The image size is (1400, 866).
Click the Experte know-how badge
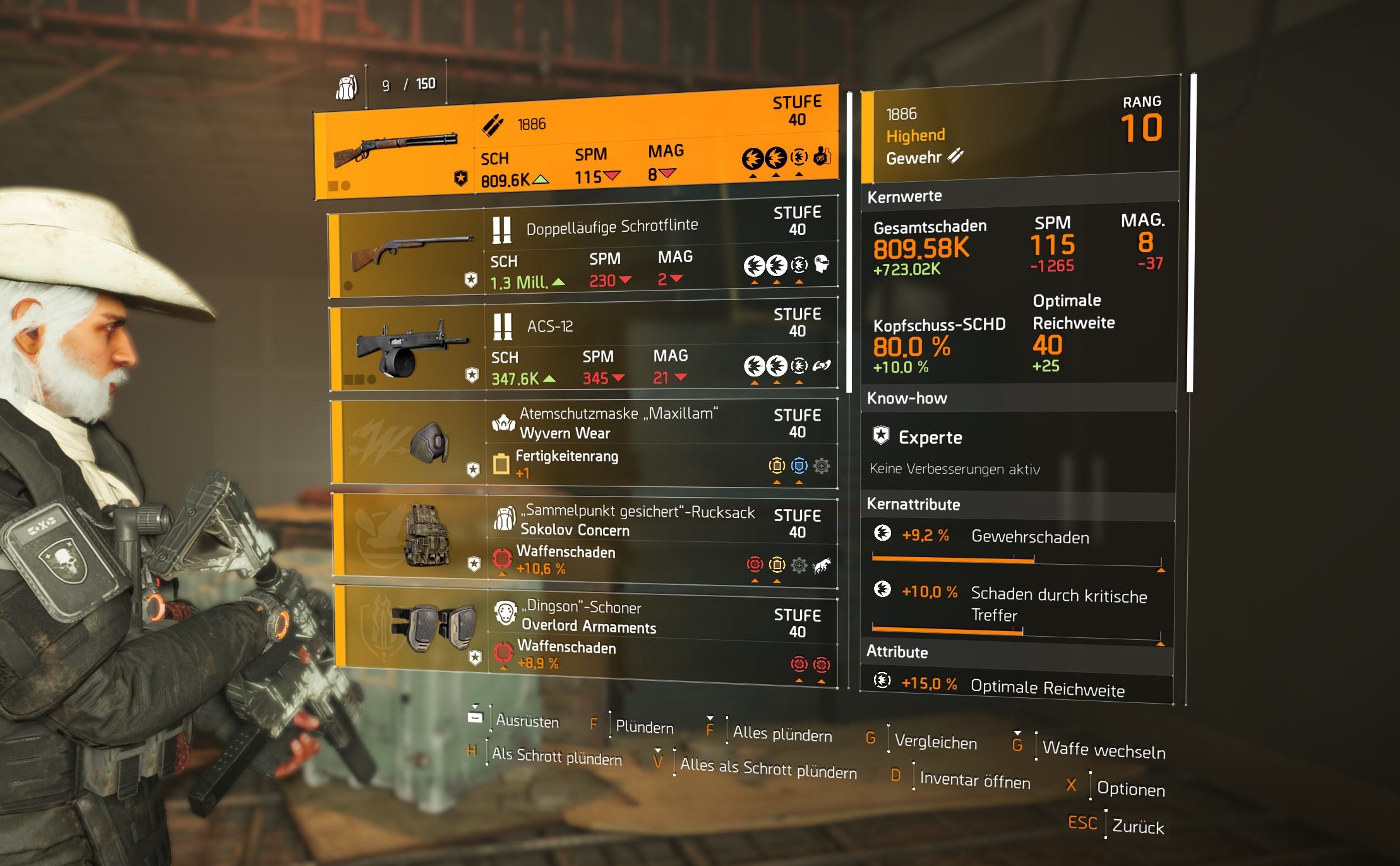pos(882,435)
